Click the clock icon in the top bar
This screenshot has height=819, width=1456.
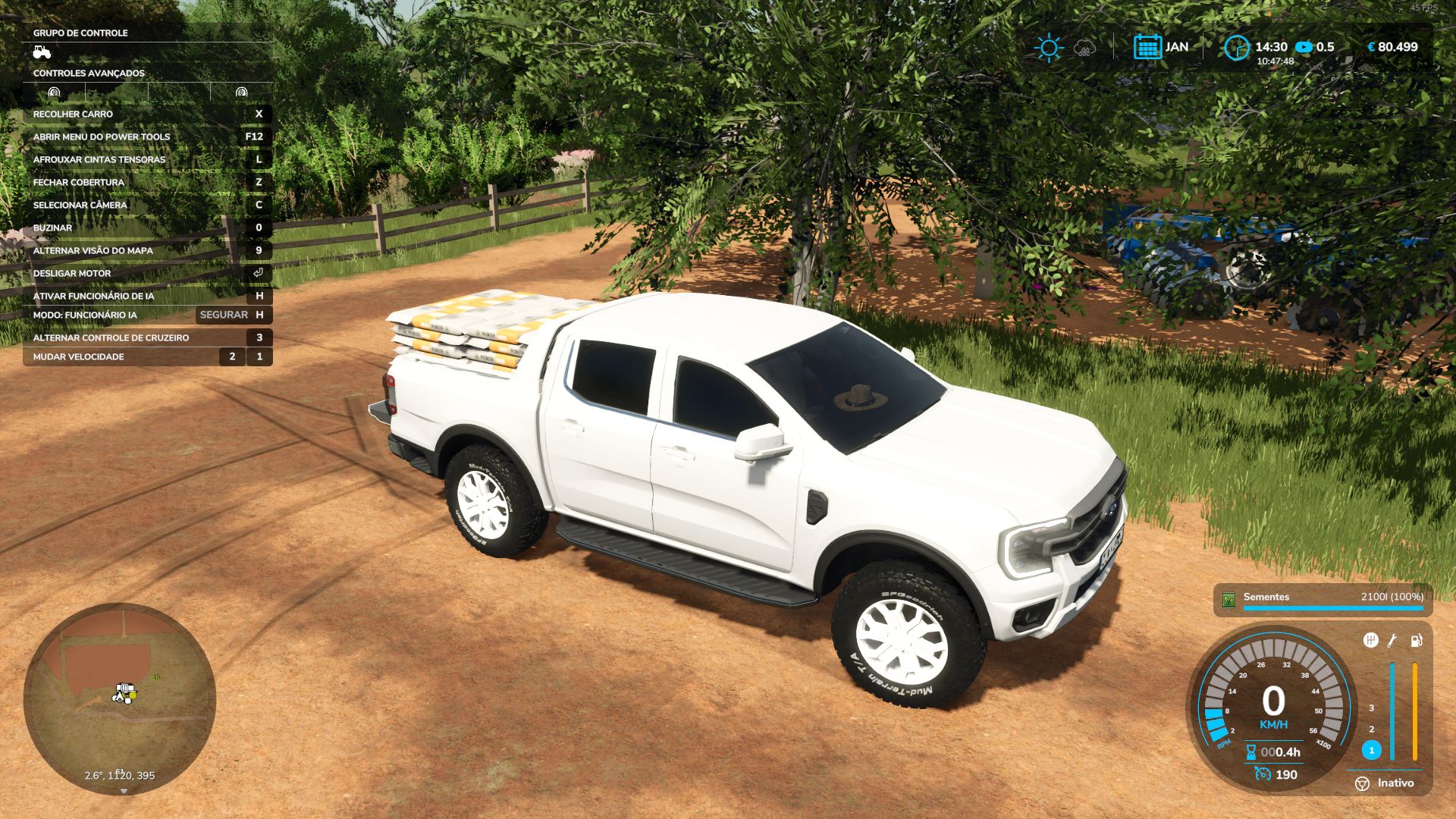tap(1236, 48)
